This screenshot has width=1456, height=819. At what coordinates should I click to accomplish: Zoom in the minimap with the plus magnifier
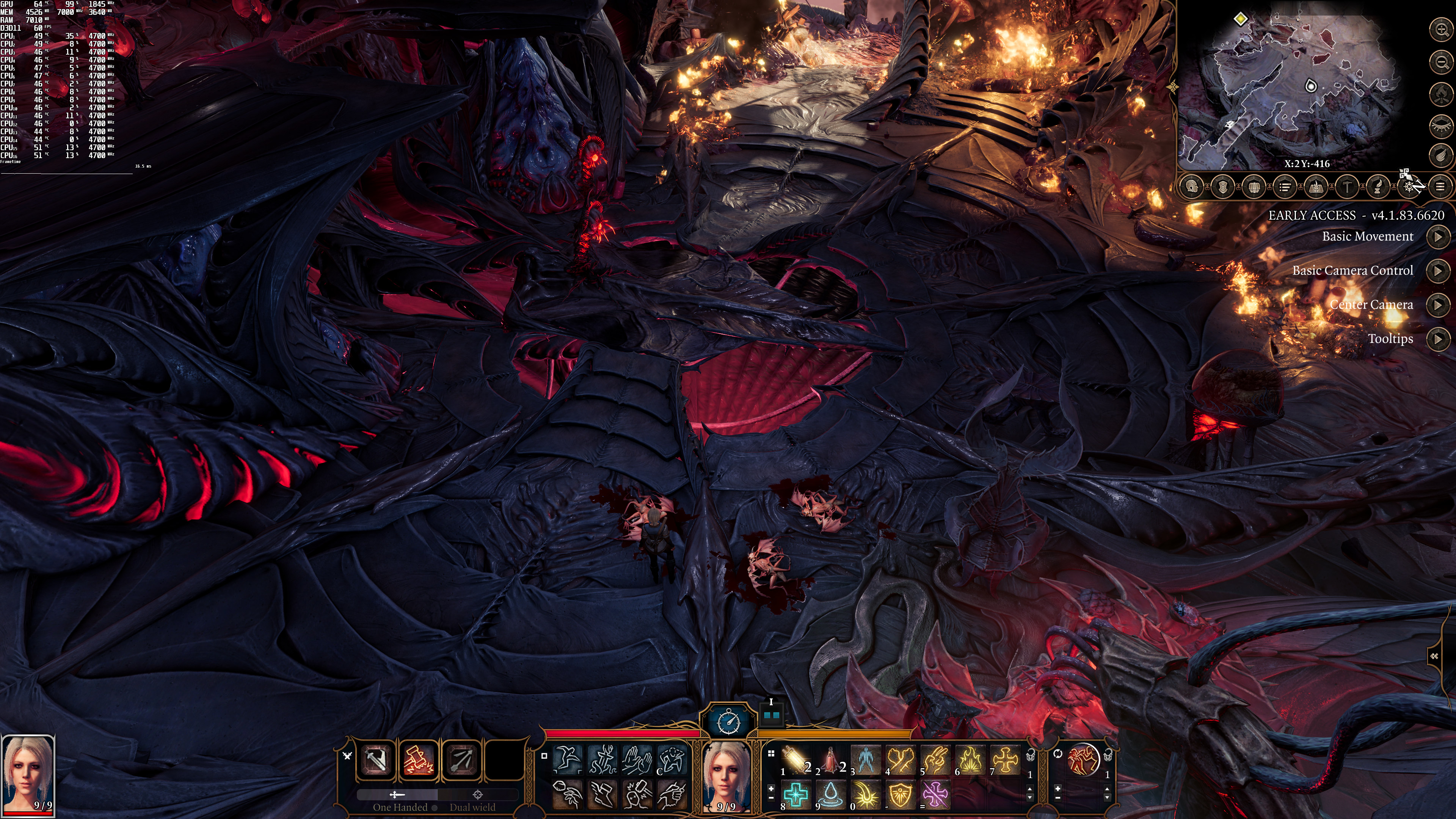point(1441,30)
